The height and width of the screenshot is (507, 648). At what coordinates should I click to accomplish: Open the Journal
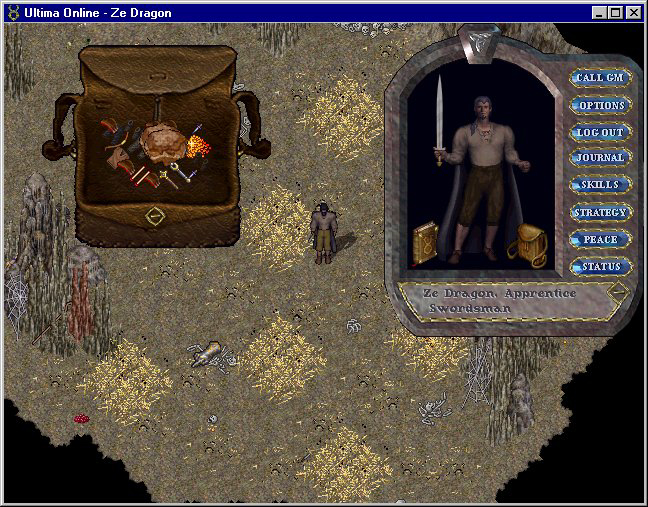600,158
